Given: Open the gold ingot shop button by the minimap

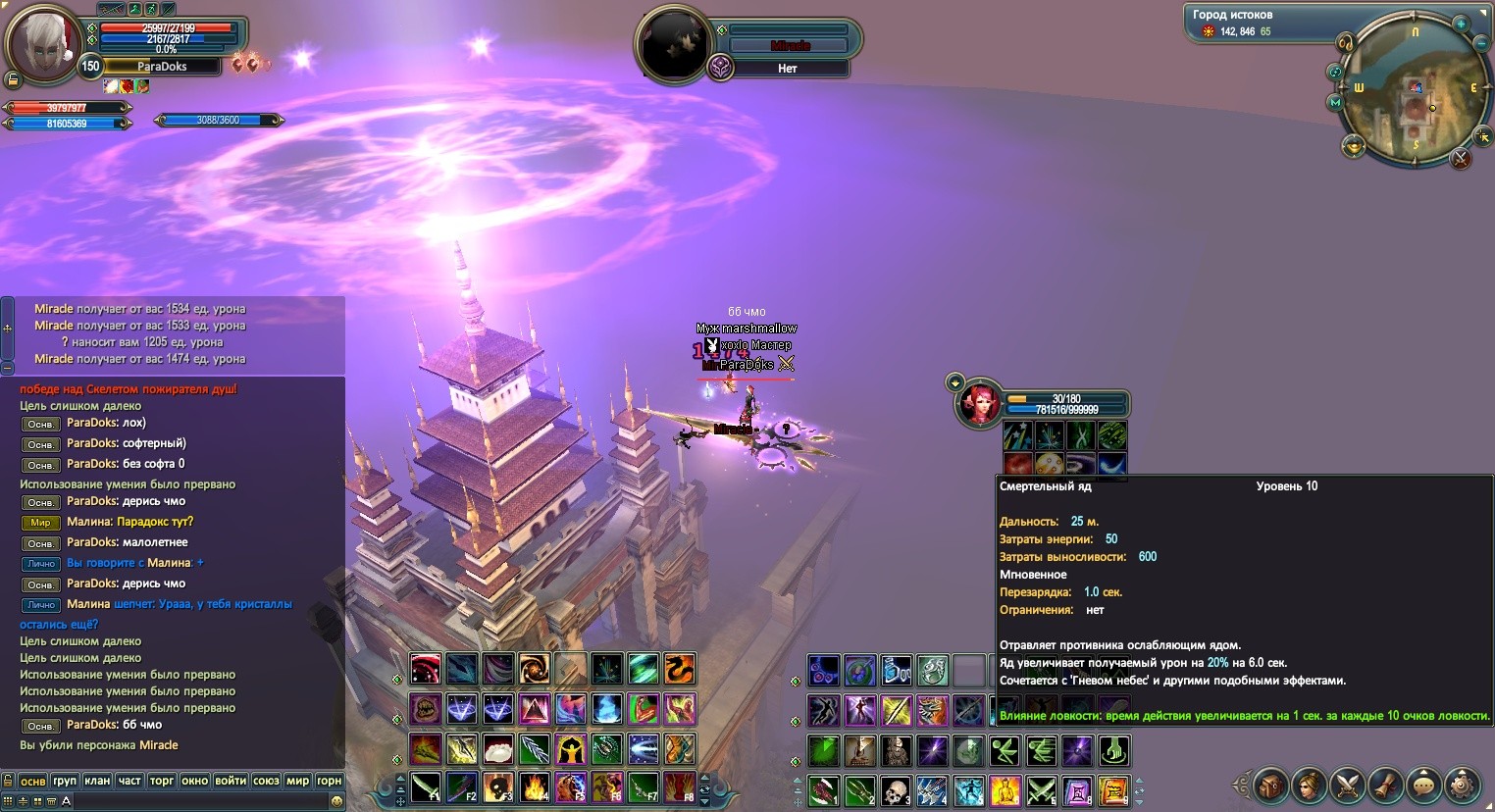Looking at the screenshot, I should point(1354,147).
